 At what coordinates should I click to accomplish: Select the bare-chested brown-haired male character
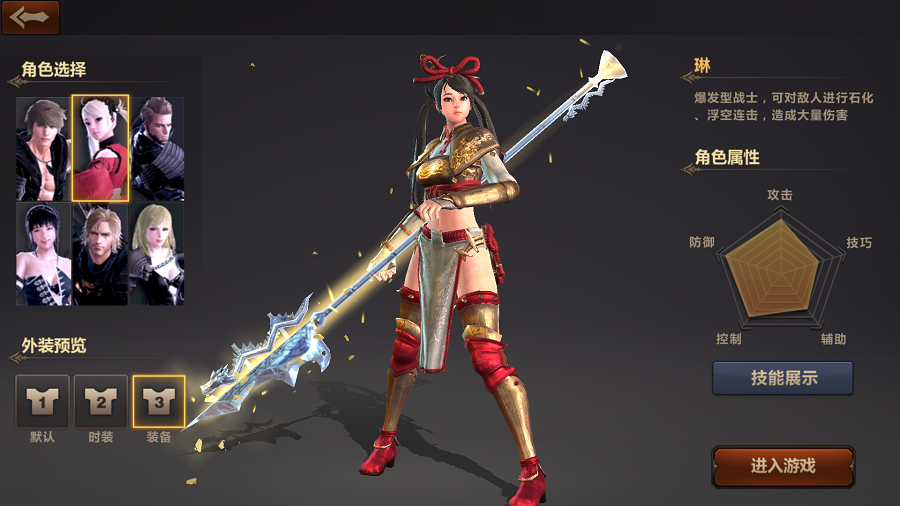point(43,148)
